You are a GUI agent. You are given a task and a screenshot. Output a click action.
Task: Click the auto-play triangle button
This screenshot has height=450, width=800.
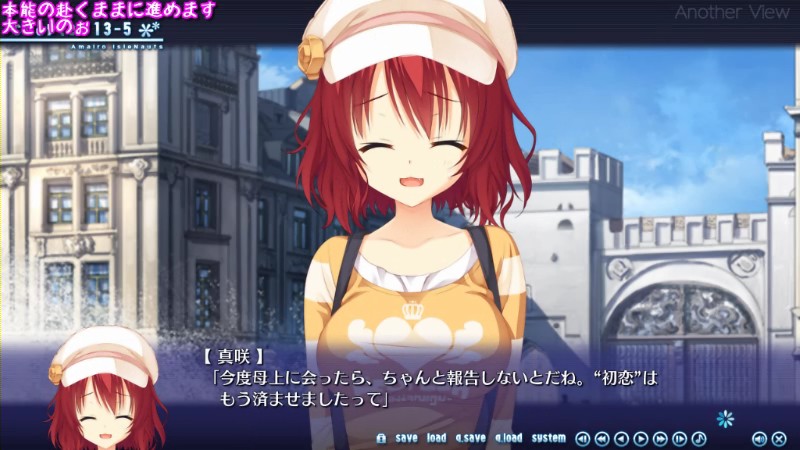[641, 438]
